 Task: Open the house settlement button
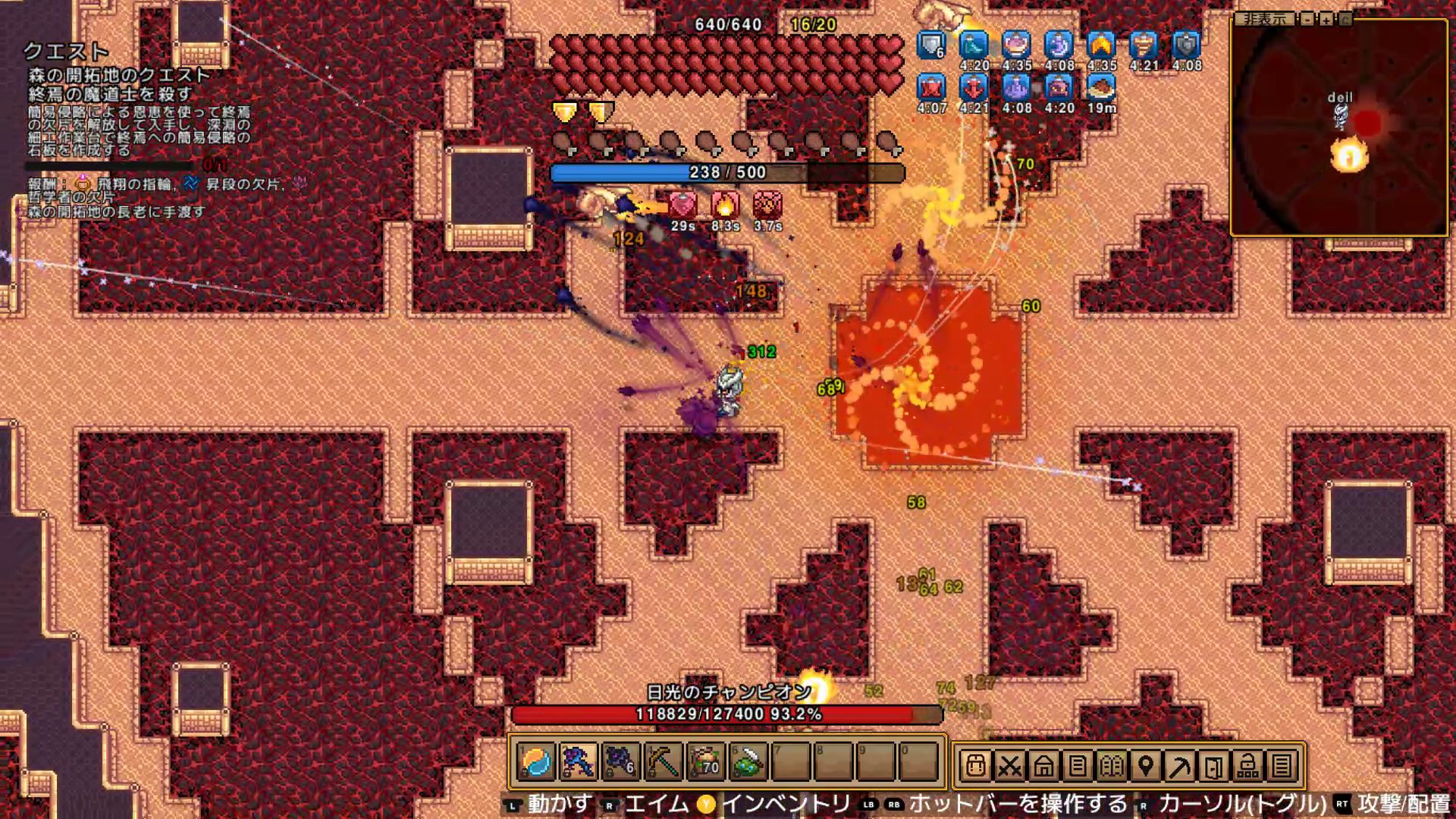1043,766
